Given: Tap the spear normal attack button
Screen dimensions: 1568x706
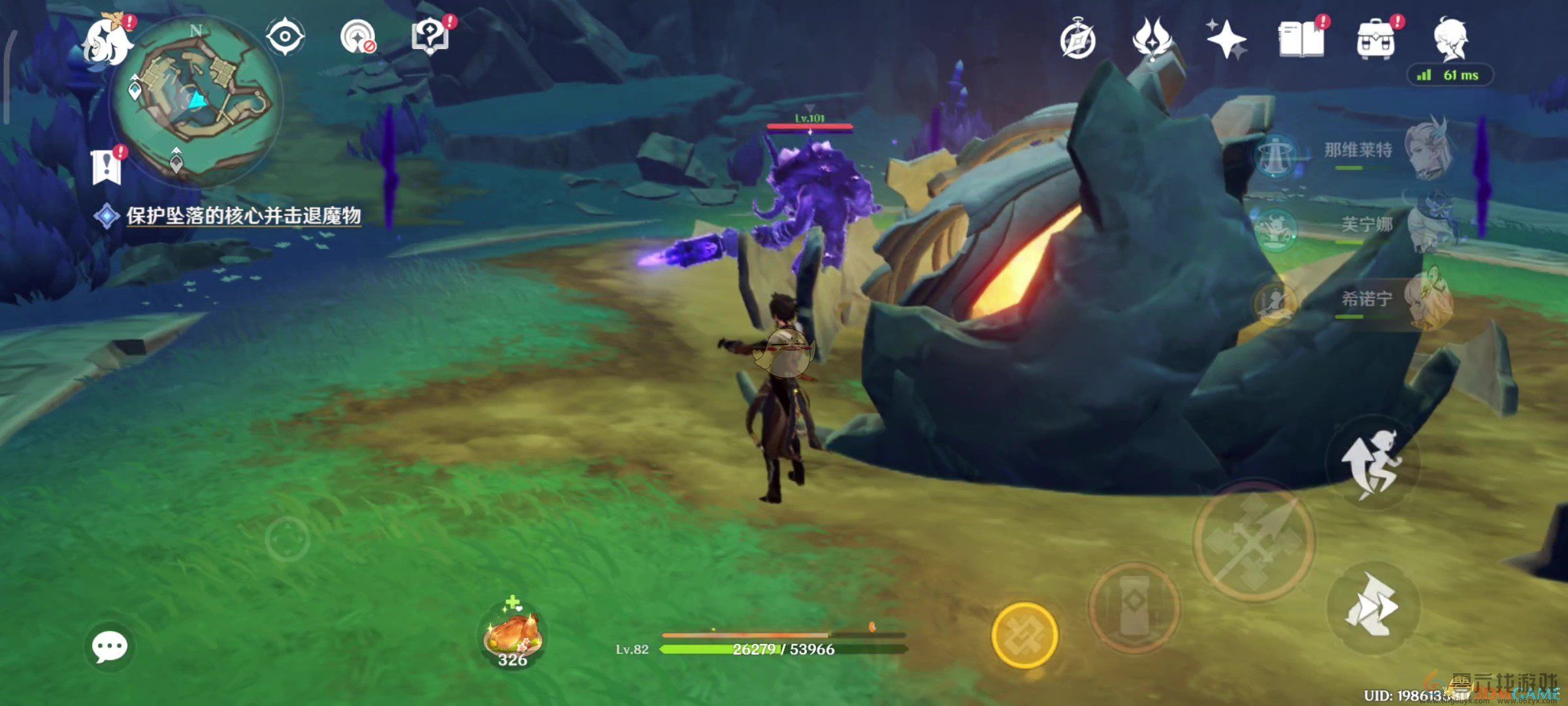Looking at the screenshot, I should pyautogui.click(x=1254, y=541).
